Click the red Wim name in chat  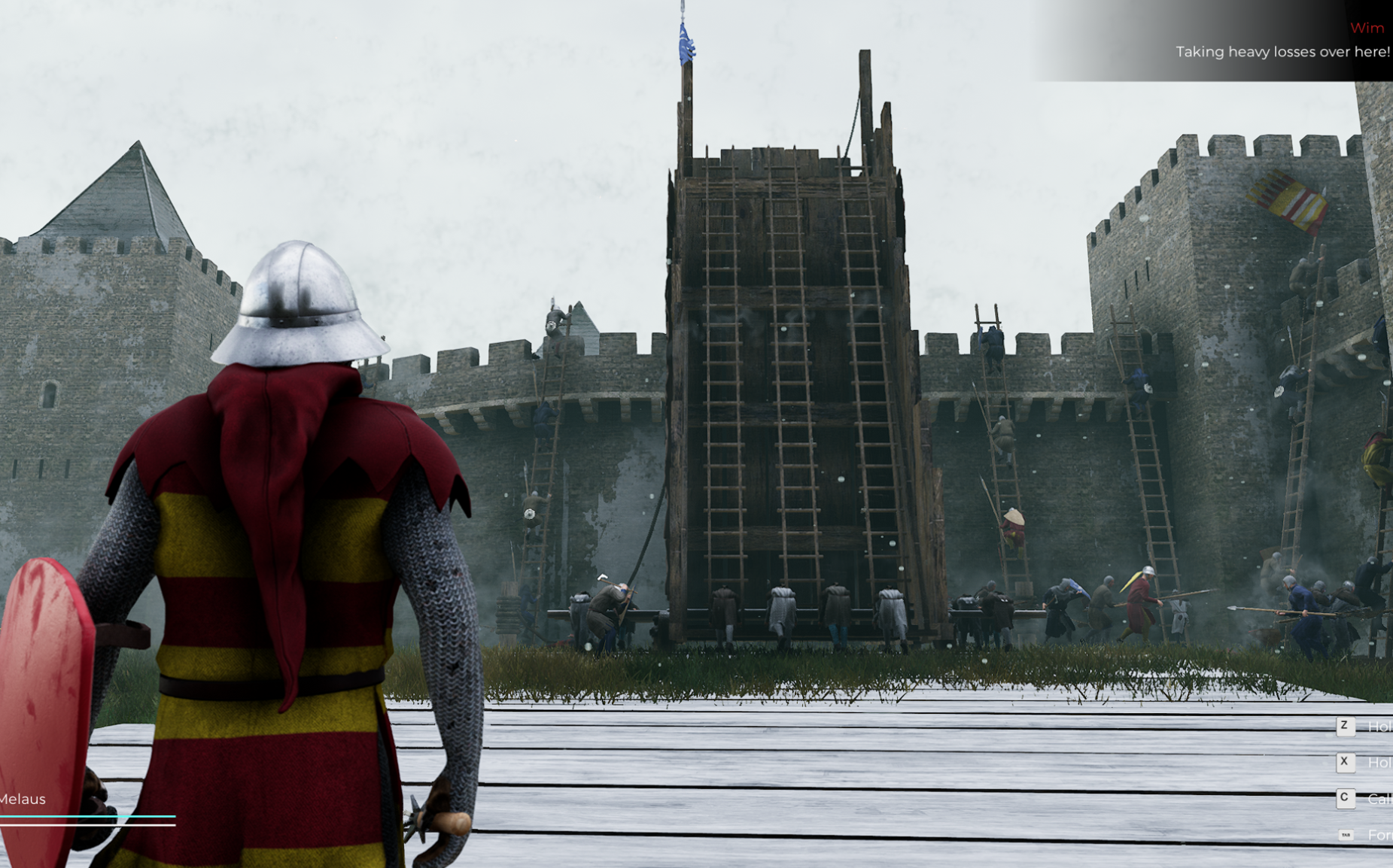click(1368, 27)
